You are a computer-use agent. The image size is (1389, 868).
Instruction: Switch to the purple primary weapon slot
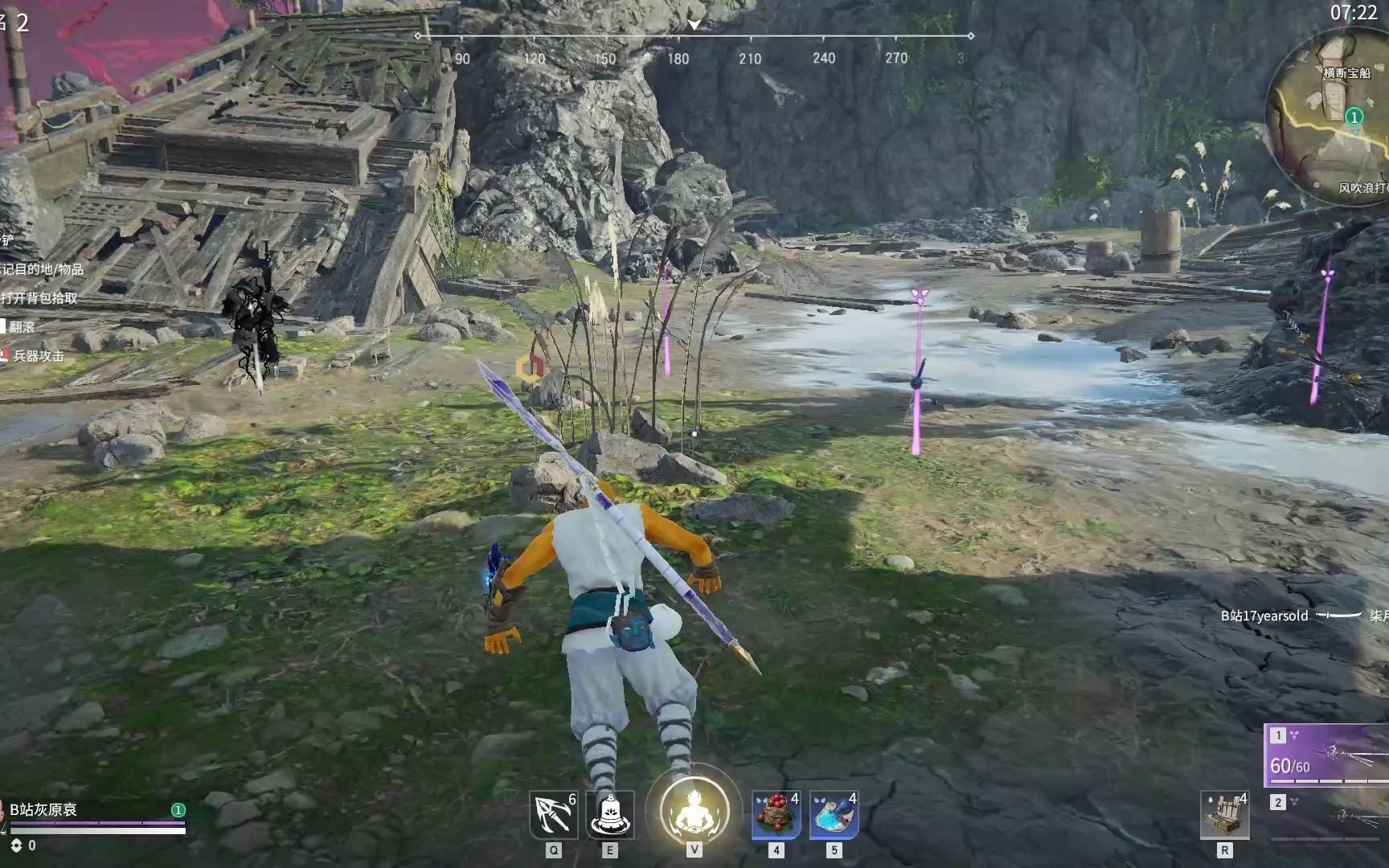tap(1328, 754)
